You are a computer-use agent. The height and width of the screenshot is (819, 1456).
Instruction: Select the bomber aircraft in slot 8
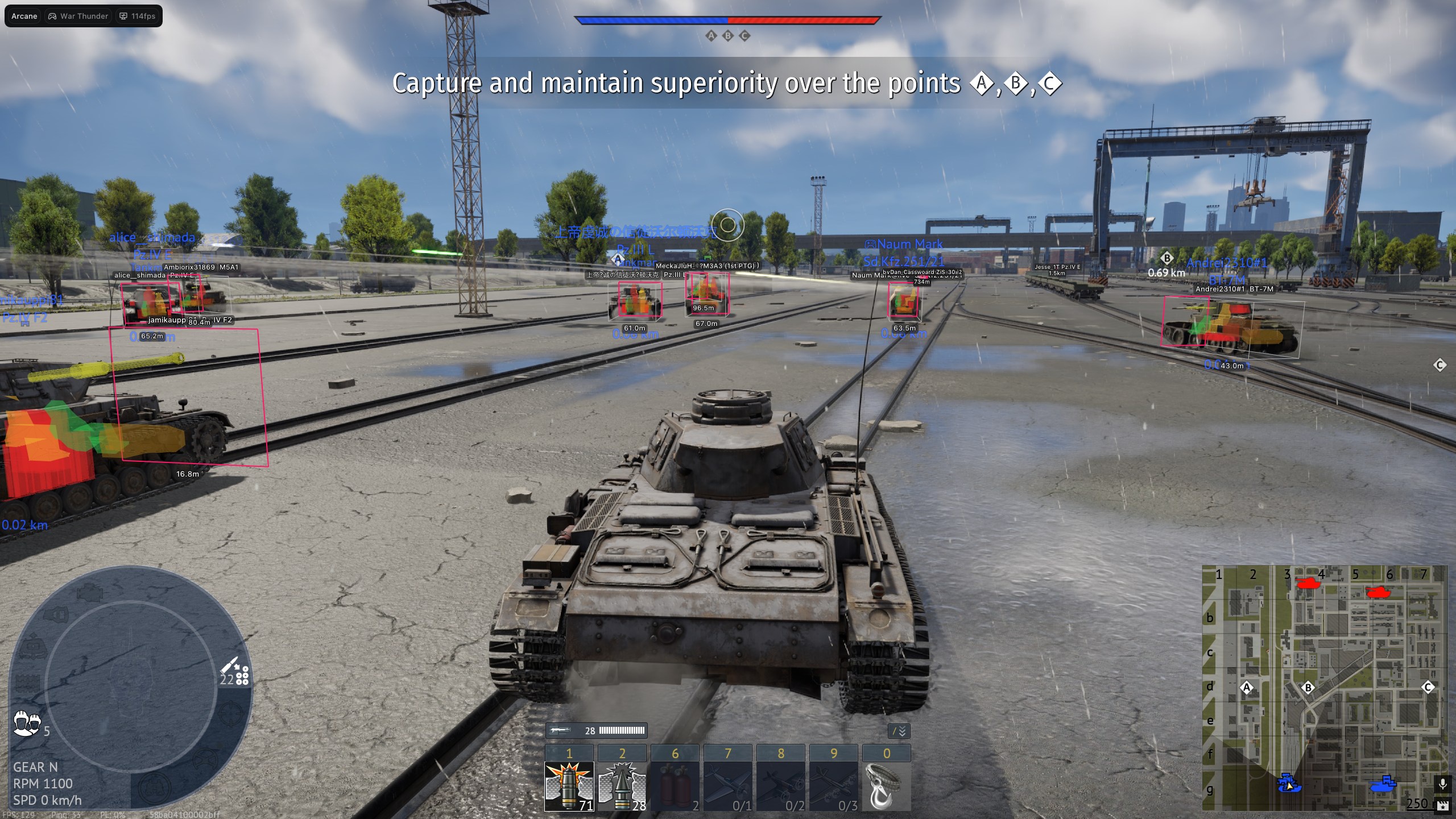coord(781,788)
